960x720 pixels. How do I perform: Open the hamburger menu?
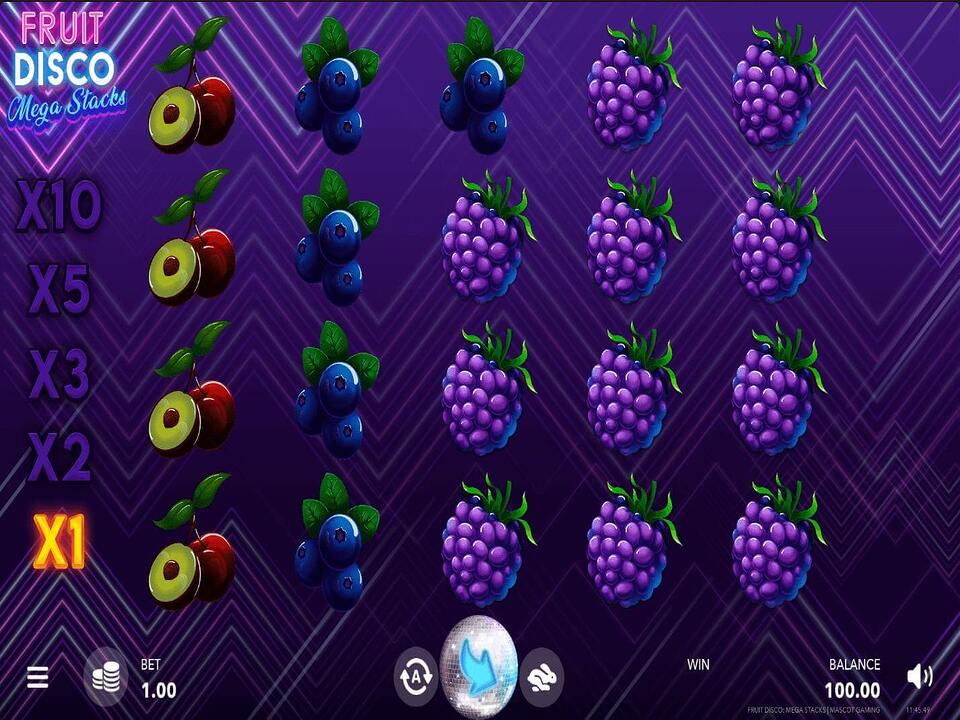[x=37, y=678]
